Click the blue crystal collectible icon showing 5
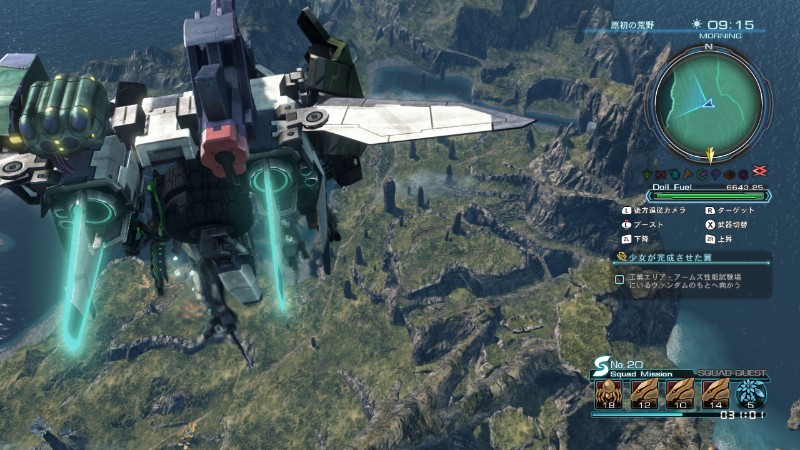The width and height of the screenshot is (800, 450). pyautogui.click(x=751, y=391)
